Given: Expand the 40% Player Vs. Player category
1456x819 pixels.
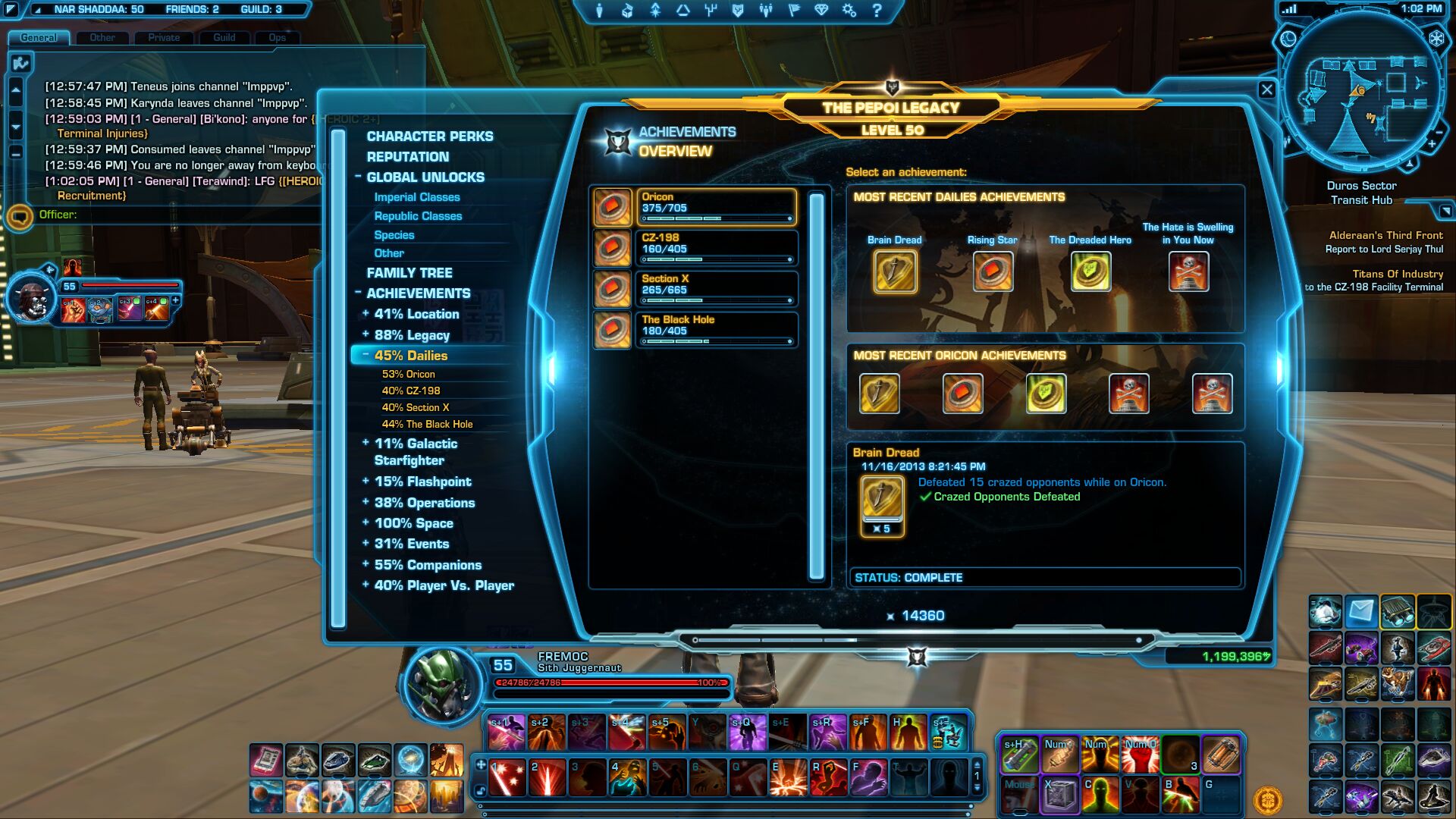Looking at the screenshot, I should coord(444,585).
